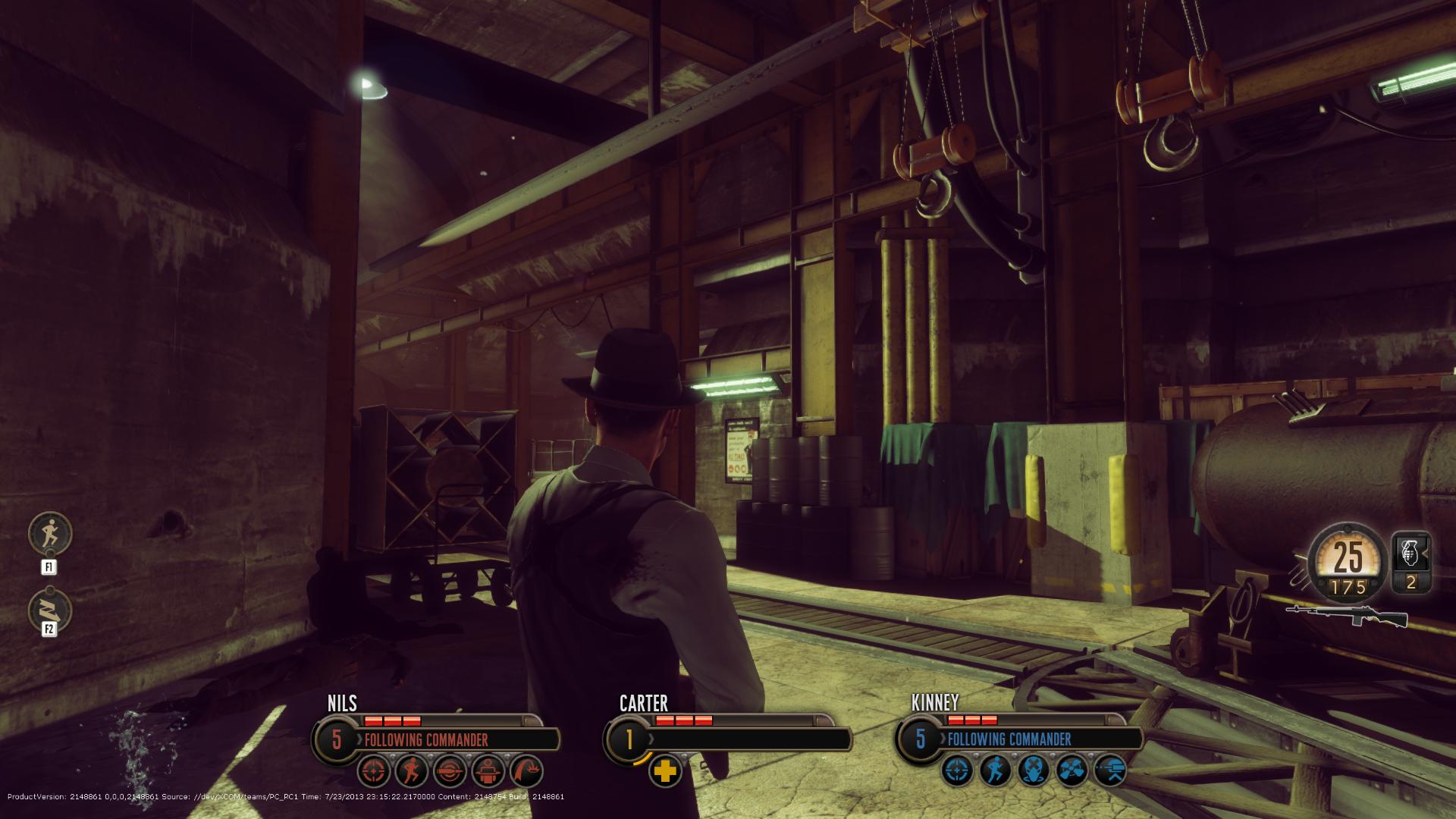Activate Carter's yellow cross heal ability
The height and width of the screenshot is (819, 1456).
(665, 772)
